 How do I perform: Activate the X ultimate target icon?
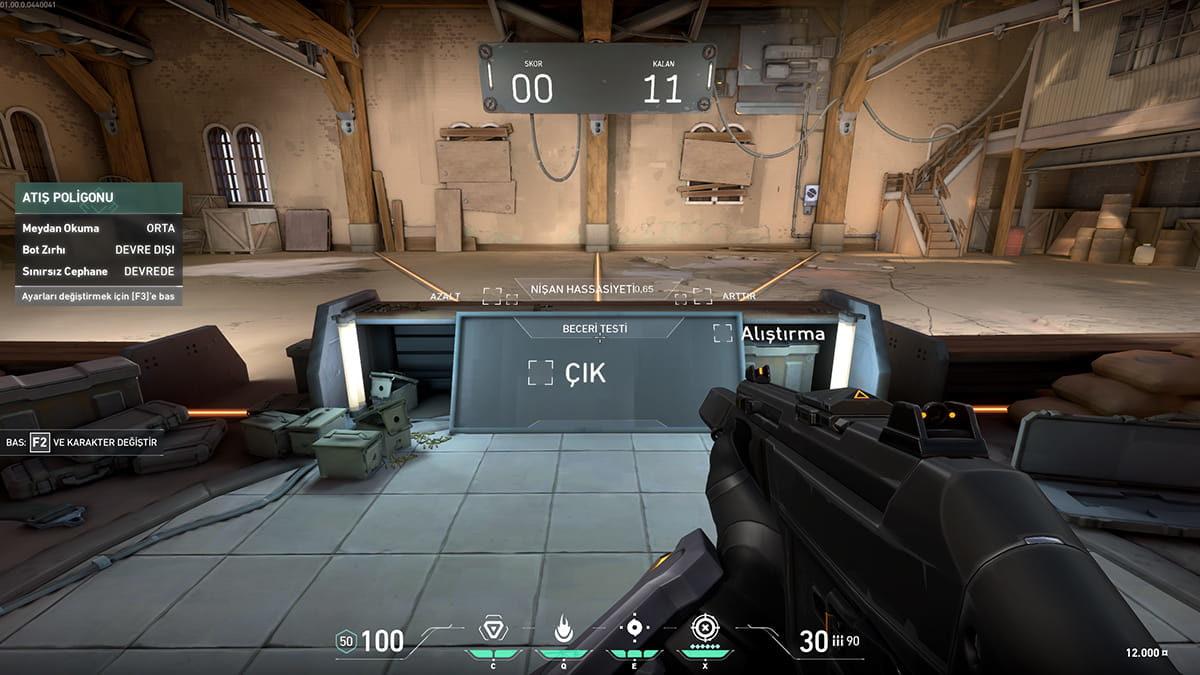click(x=706, y=629)
